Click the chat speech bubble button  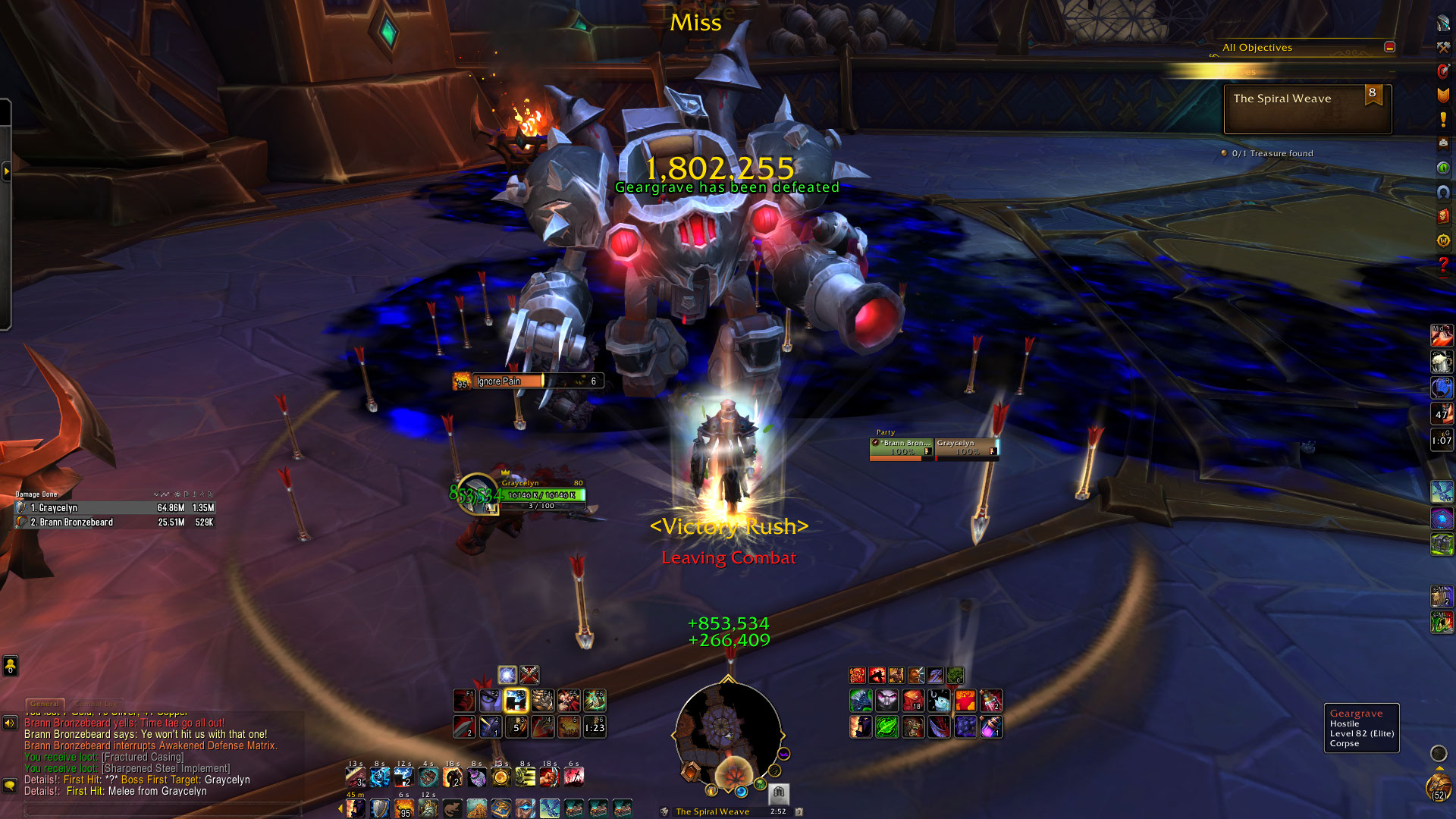(10, 785)
